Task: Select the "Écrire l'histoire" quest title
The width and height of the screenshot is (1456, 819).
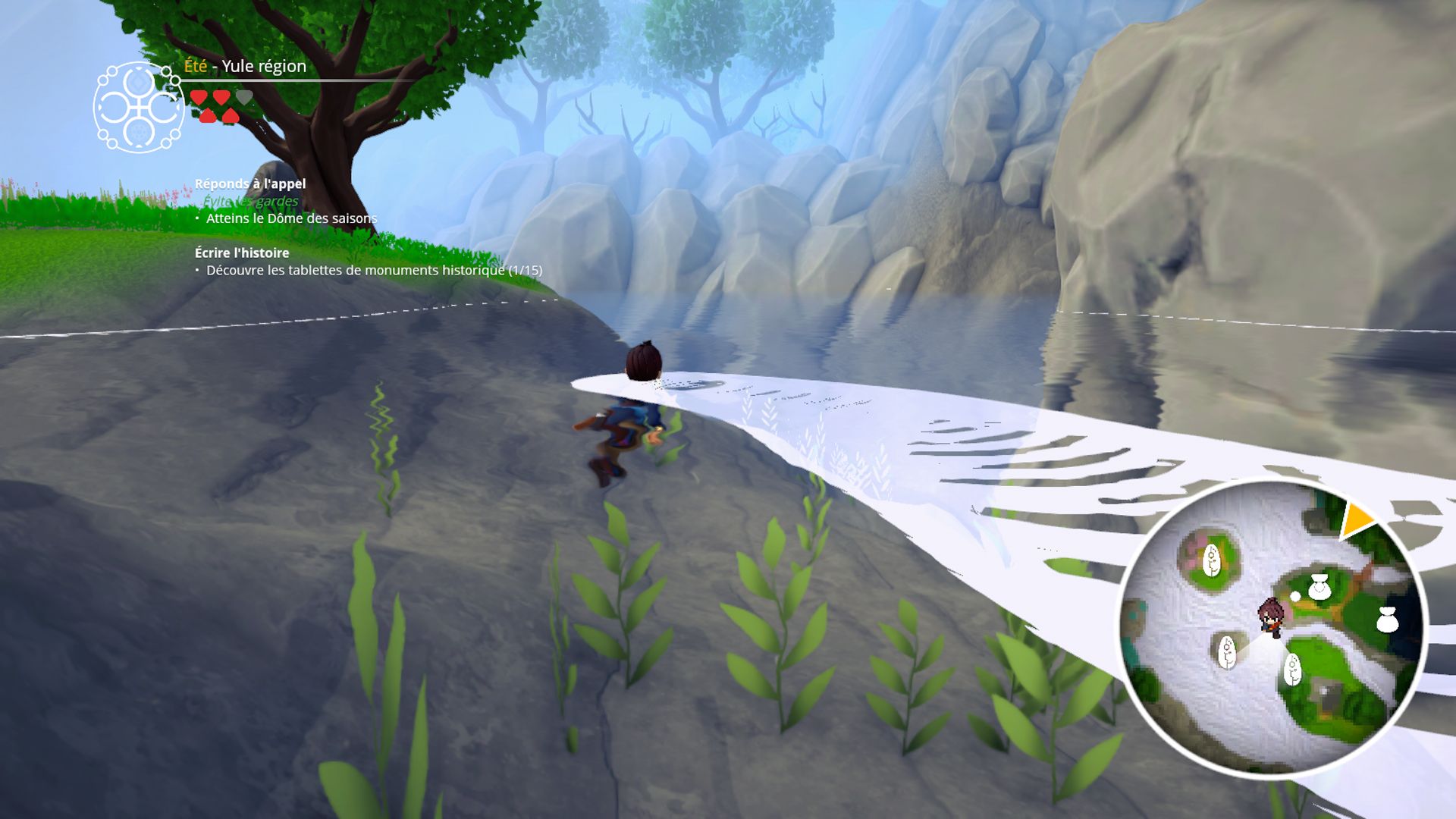Action: point(242,253)
